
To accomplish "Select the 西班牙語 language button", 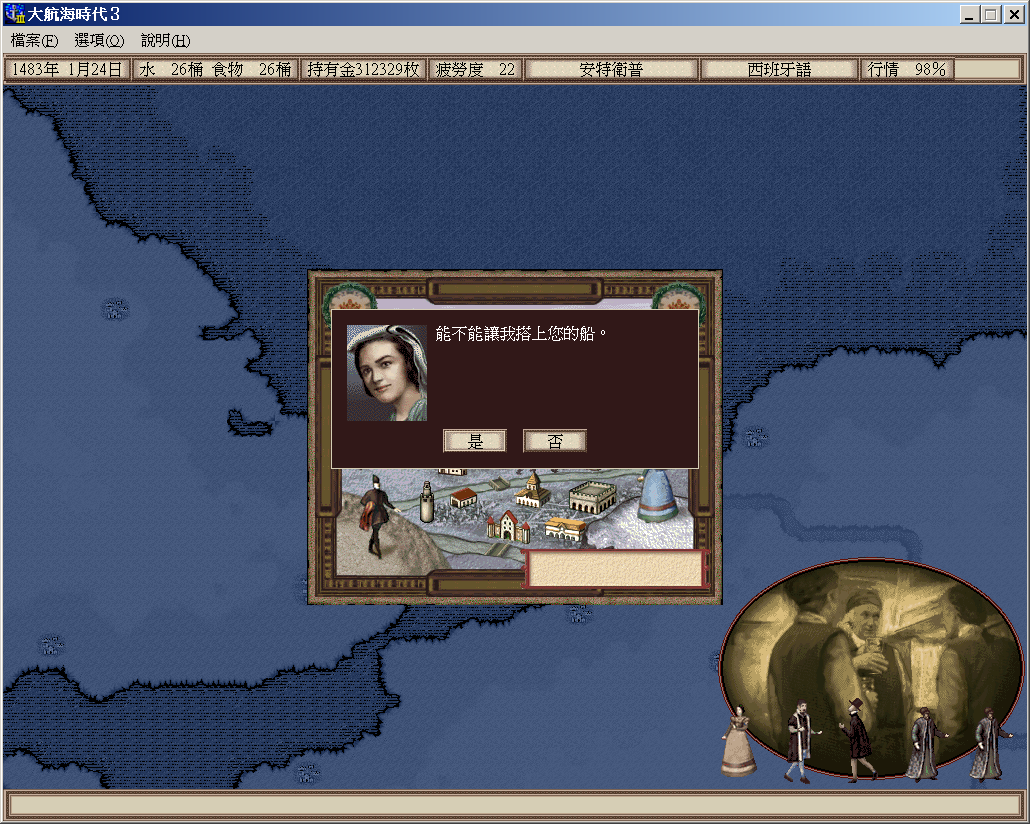I will coord(779,70).
